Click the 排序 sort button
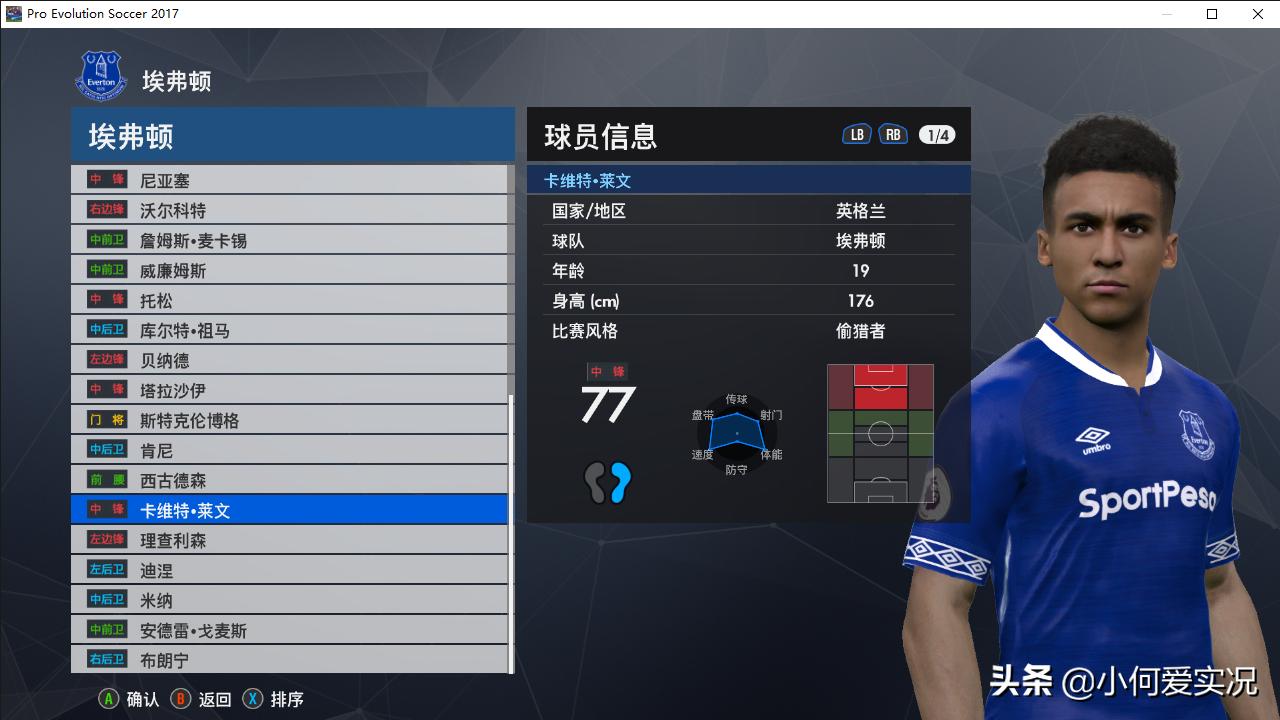This screenshot has height=720, width=1280. coord(286,700)
